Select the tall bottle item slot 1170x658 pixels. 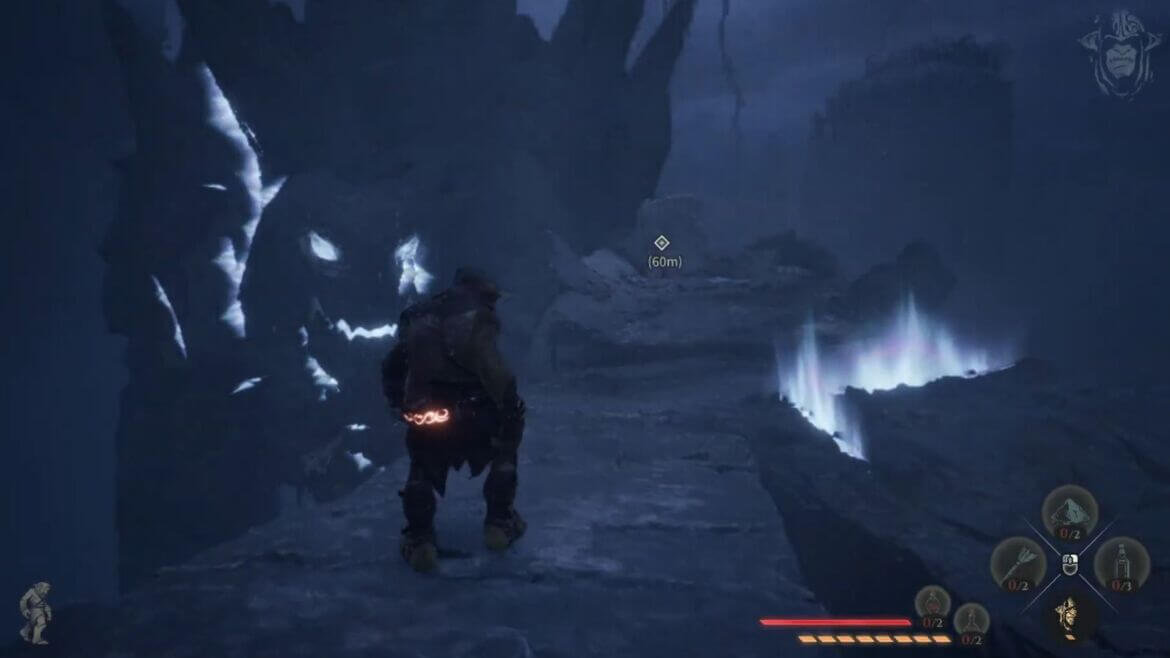(x=1120, y=563)
